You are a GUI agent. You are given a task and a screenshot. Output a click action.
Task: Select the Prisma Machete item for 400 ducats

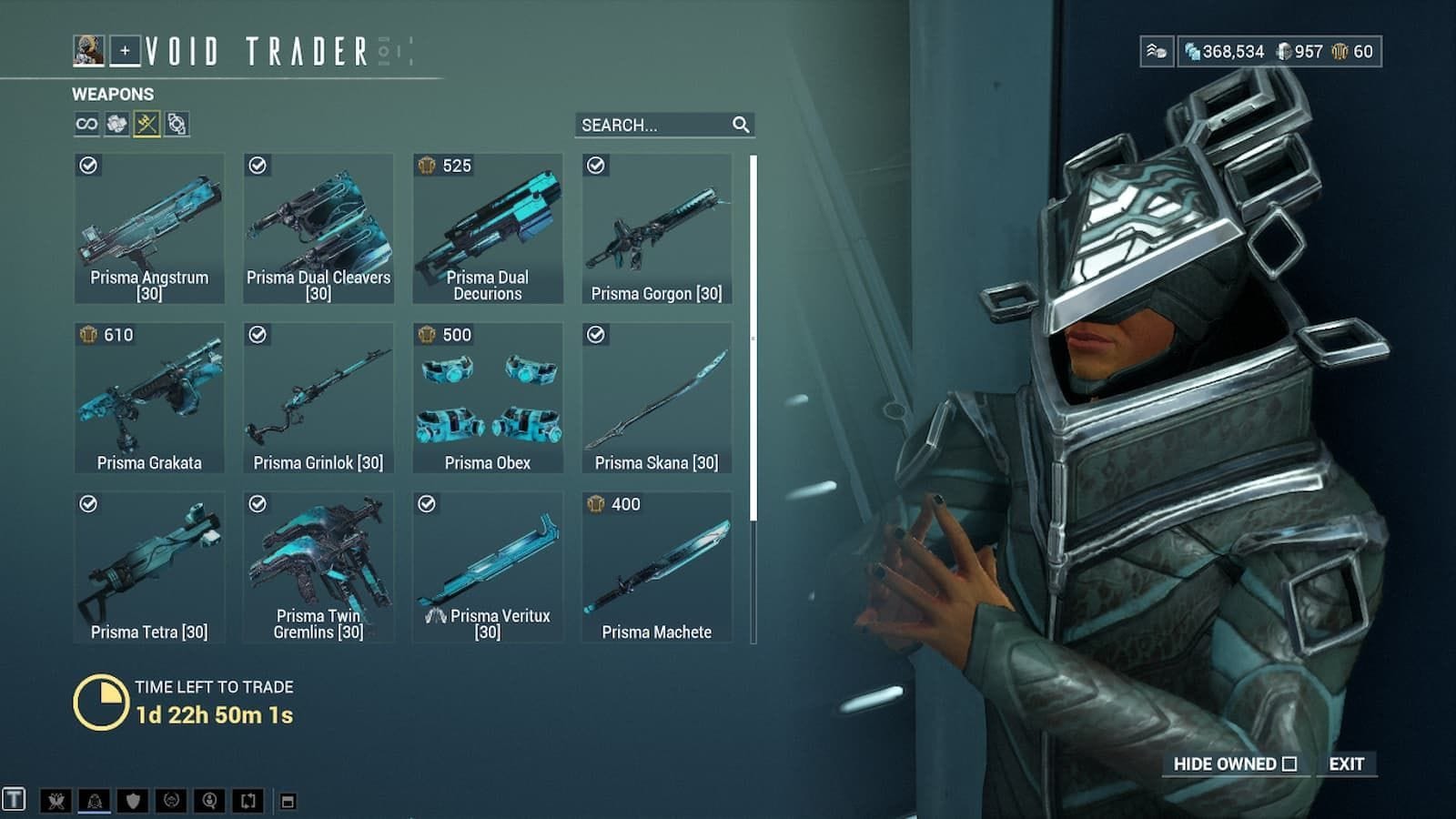658,564
